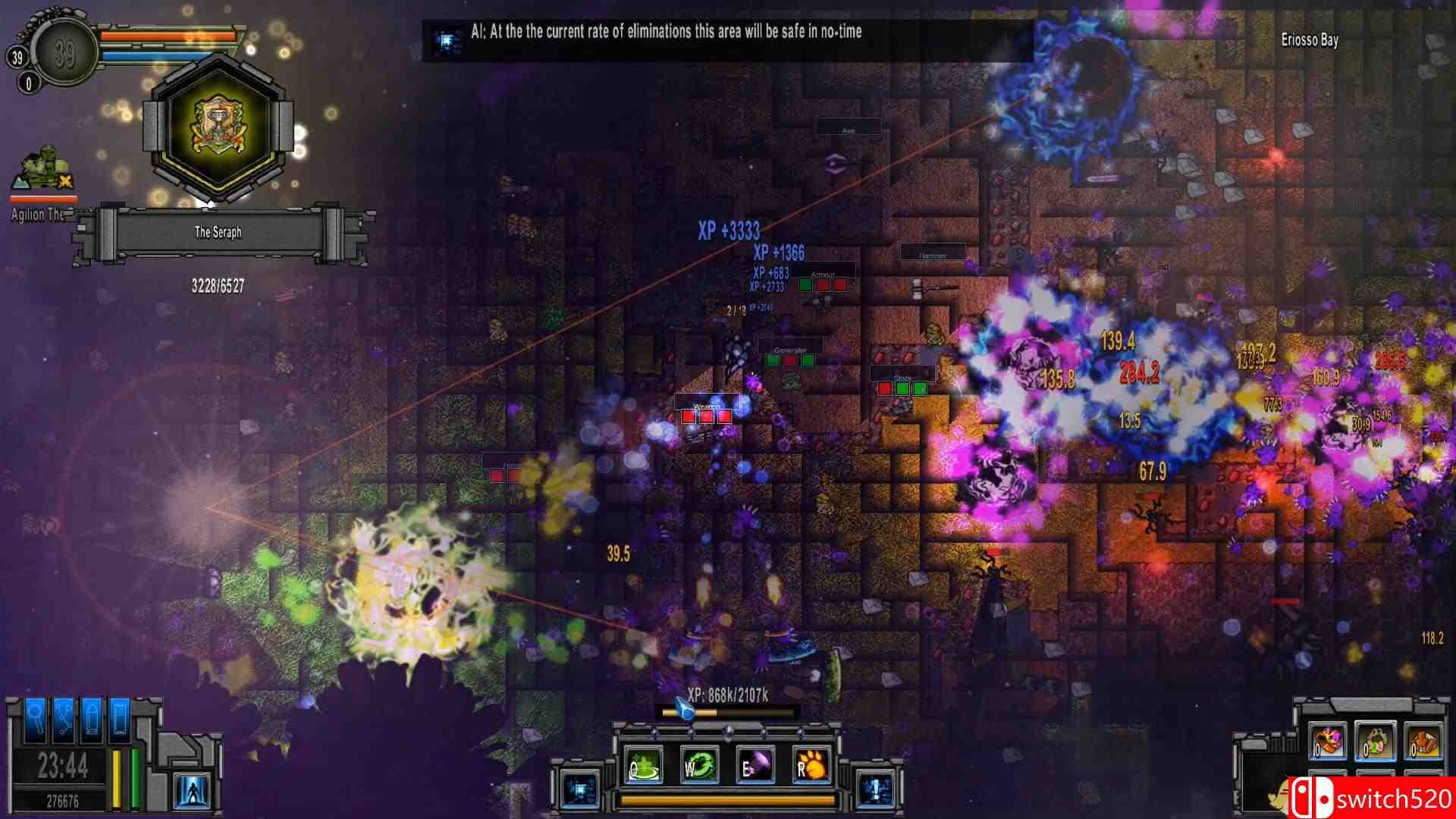This screenshot has width=1456, height=819.
Task: Trigger the R orange paw ability
Action: tap(811, 764)
